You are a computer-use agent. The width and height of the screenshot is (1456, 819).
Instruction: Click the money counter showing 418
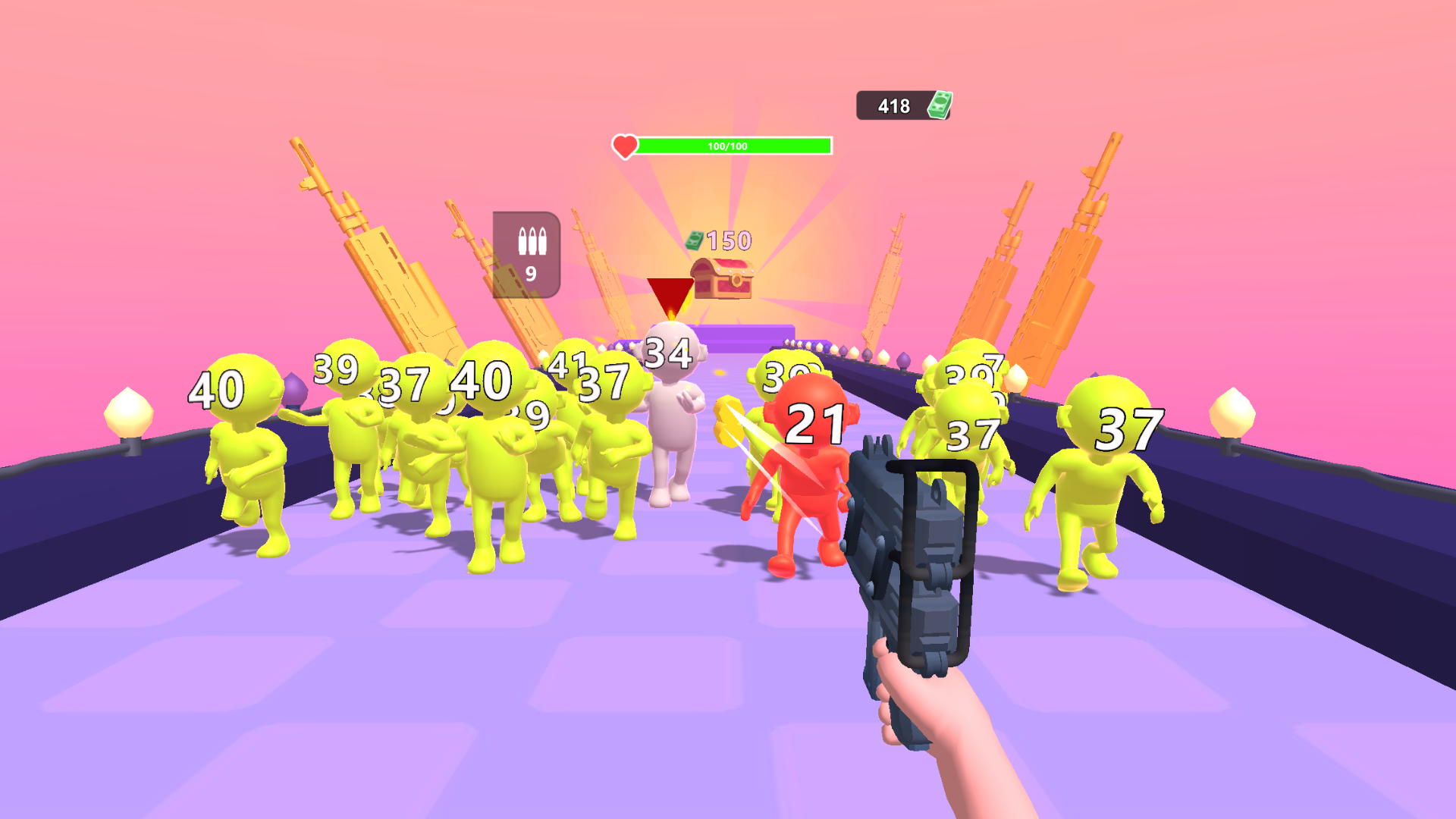[x=896, y=105]
